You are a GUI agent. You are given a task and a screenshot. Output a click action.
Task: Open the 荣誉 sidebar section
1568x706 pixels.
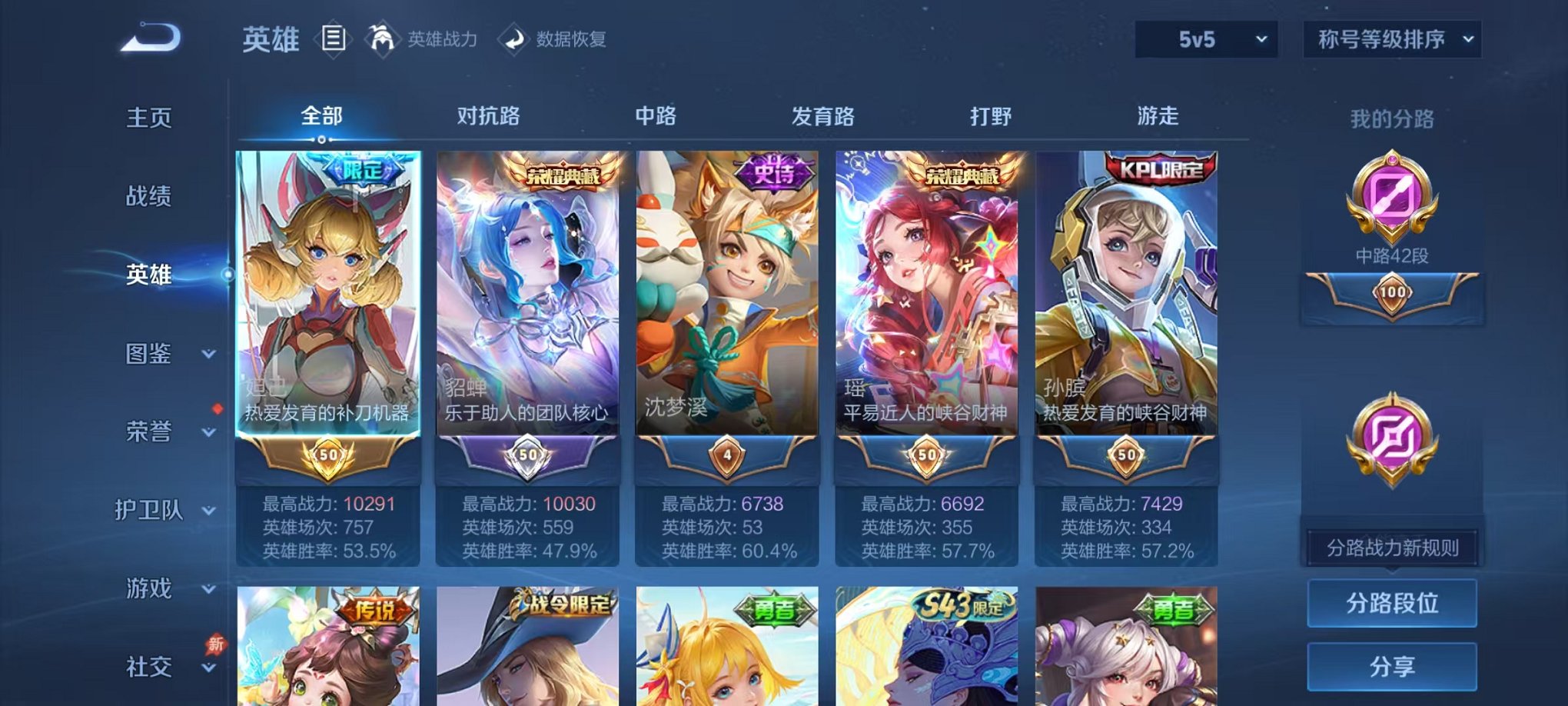tap(151, 433)
